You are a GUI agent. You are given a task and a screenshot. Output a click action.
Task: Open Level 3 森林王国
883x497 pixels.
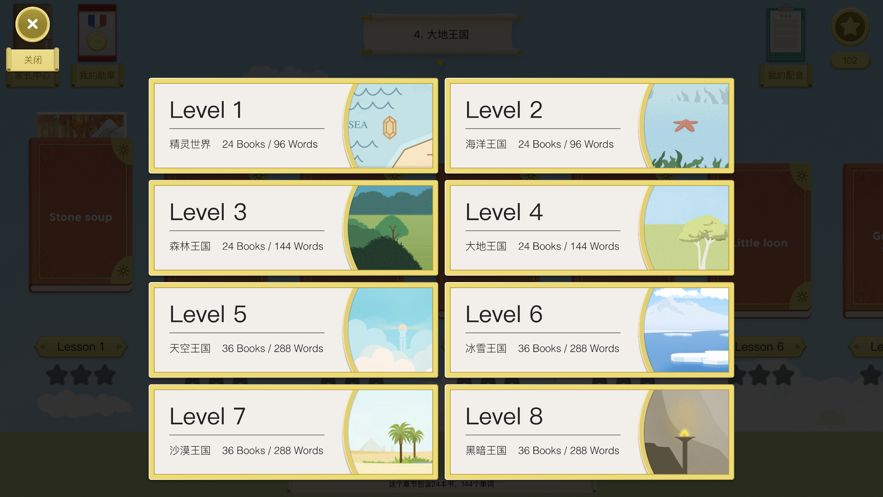(293, 228)
